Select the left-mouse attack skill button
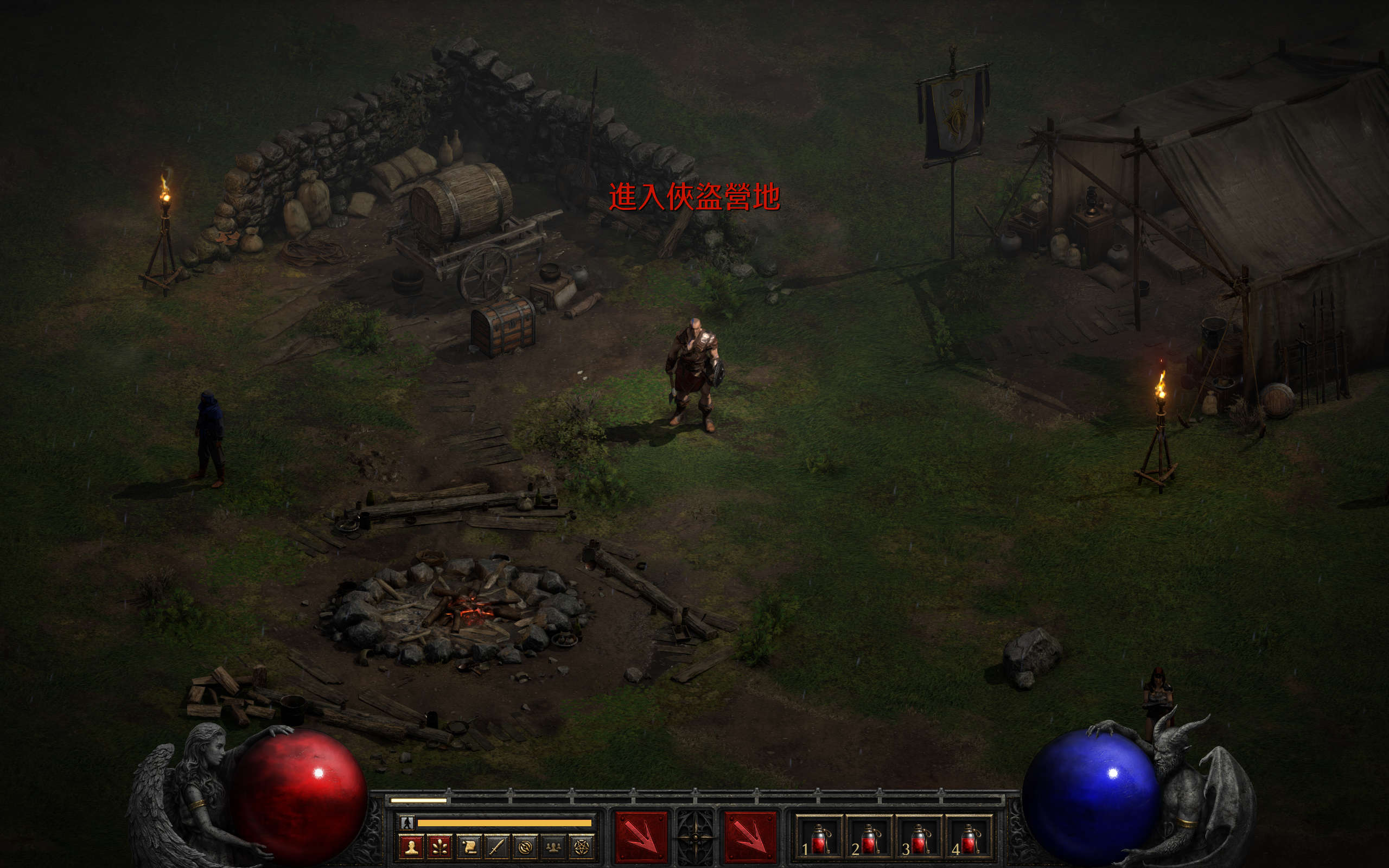Image resolution: width=1389 pixels, height=868 pixels. click(x=641, y=837)
